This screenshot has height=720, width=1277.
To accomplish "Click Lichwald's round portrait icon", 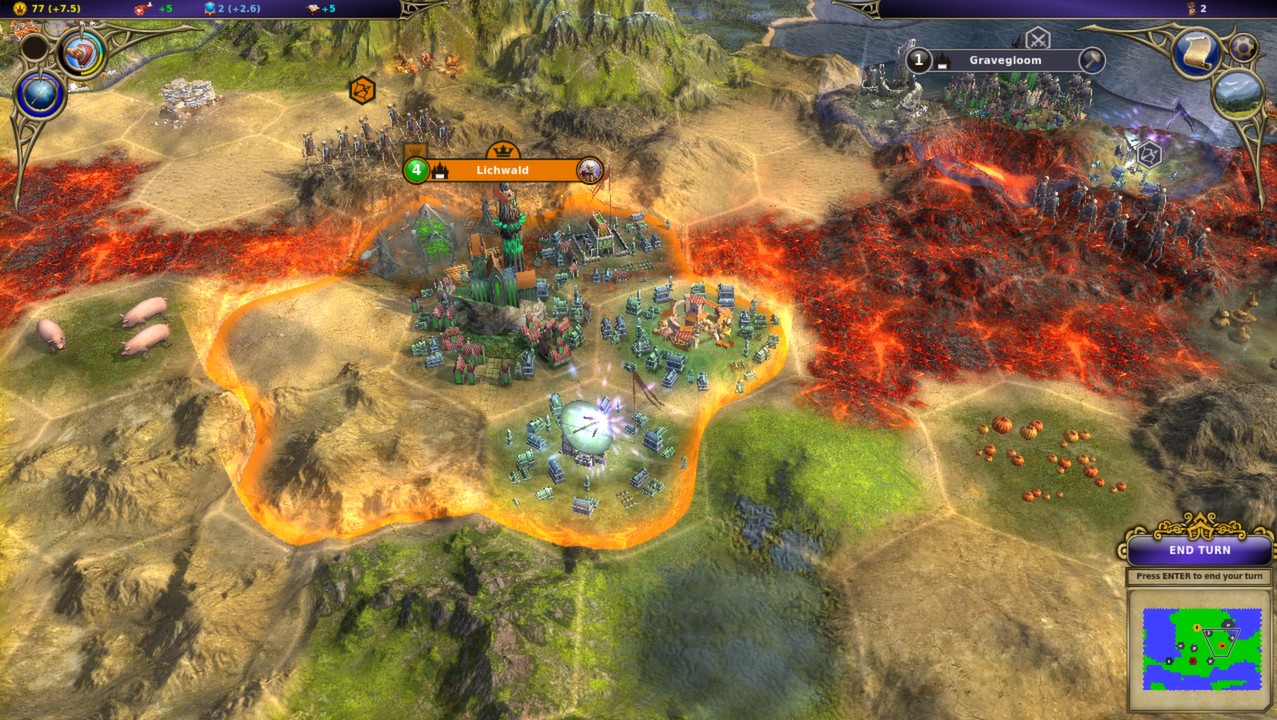I will click(590, 170).
